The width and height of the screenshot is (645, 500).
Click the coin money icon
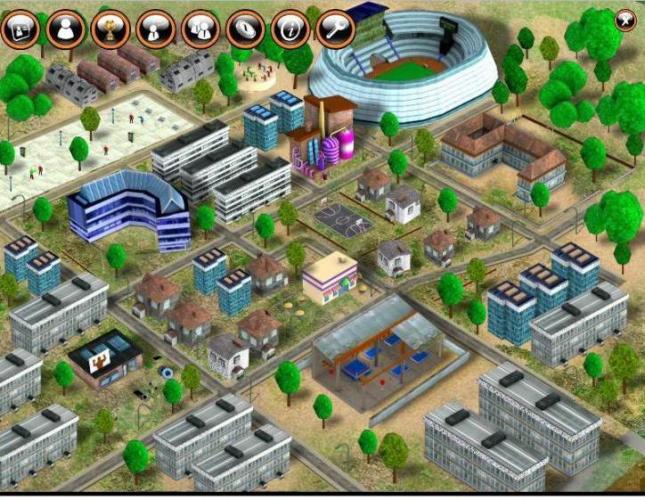point(245,28)
